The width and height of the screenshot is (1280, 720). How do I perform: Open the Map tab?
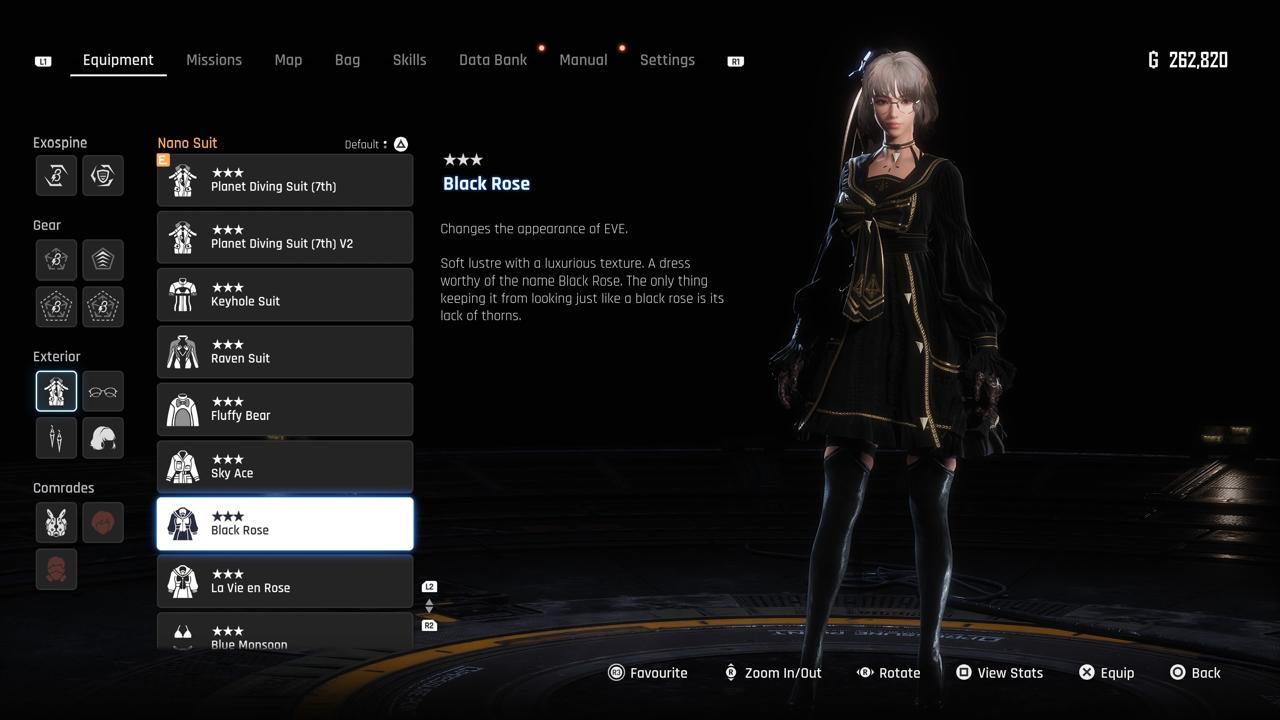coord(288,60)
